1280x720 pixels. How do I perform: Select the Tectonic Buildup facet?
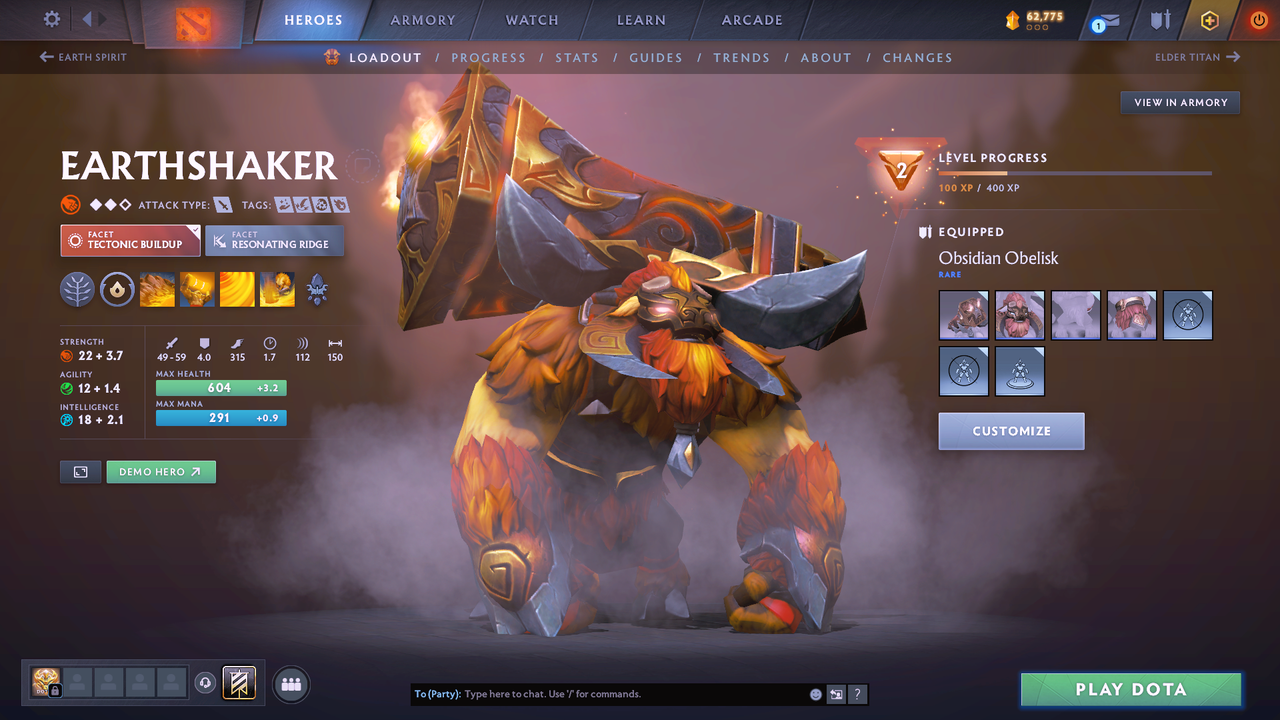click(x=130, y=240)
